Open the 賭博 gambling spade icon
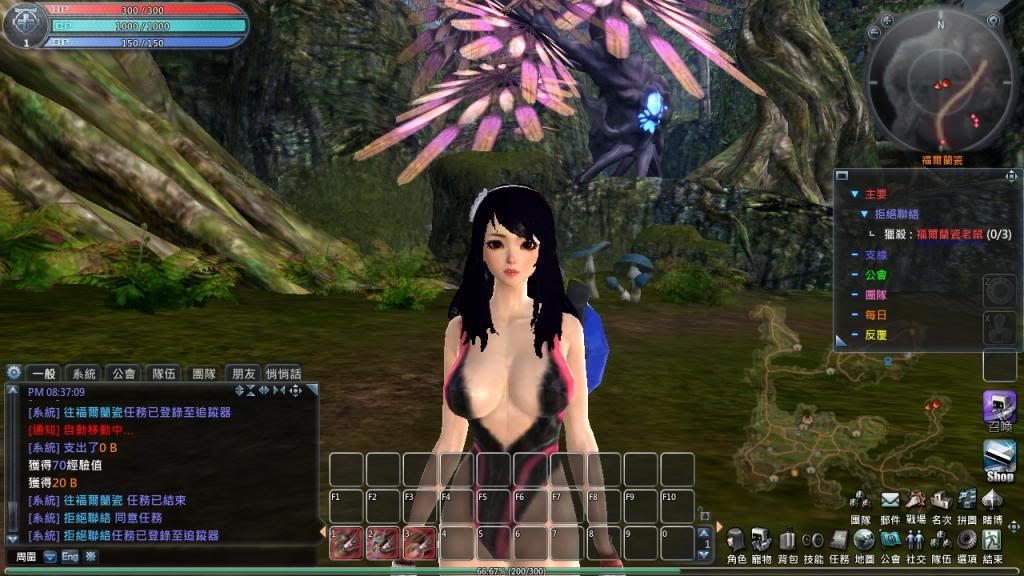 [991, 500]
